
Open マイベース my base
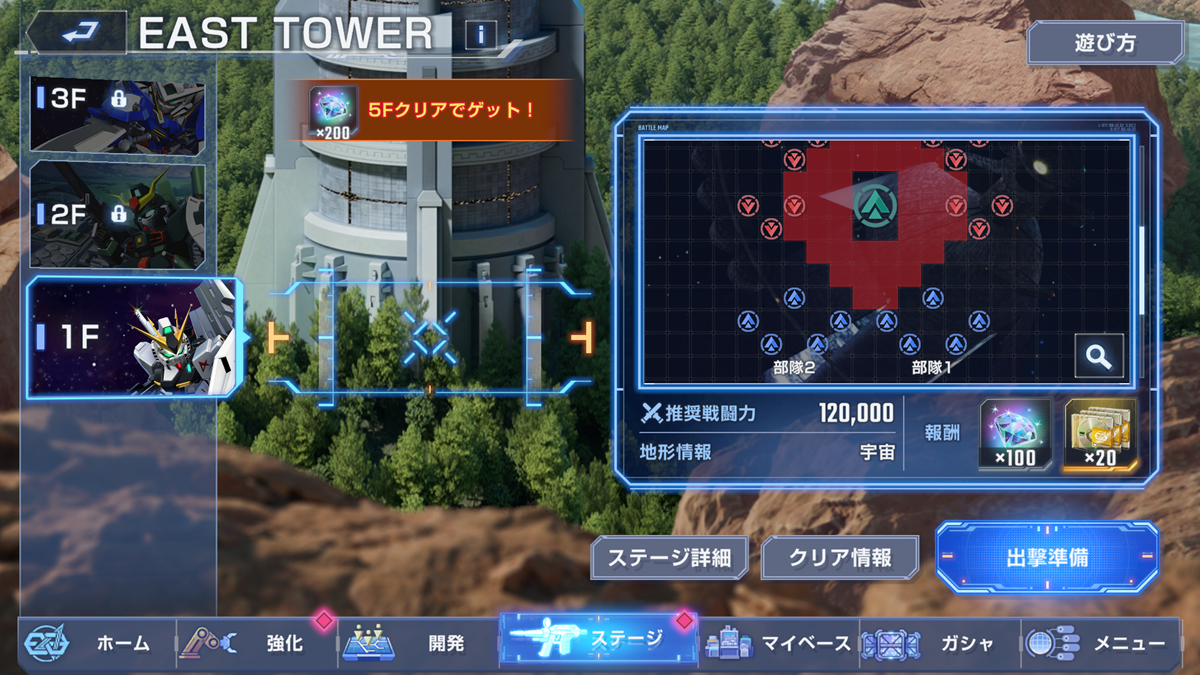coord(780,643)
